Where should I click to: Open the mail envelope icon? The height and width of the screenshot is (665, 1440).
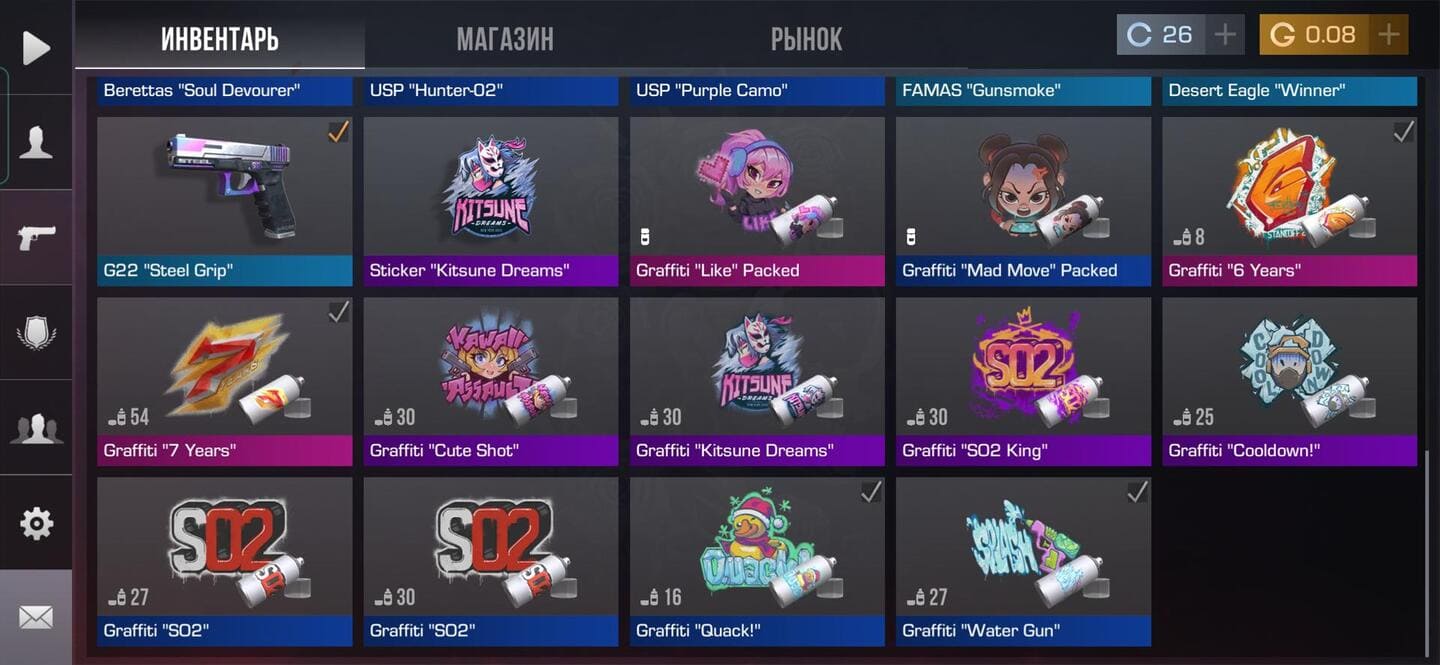(36, 617)
